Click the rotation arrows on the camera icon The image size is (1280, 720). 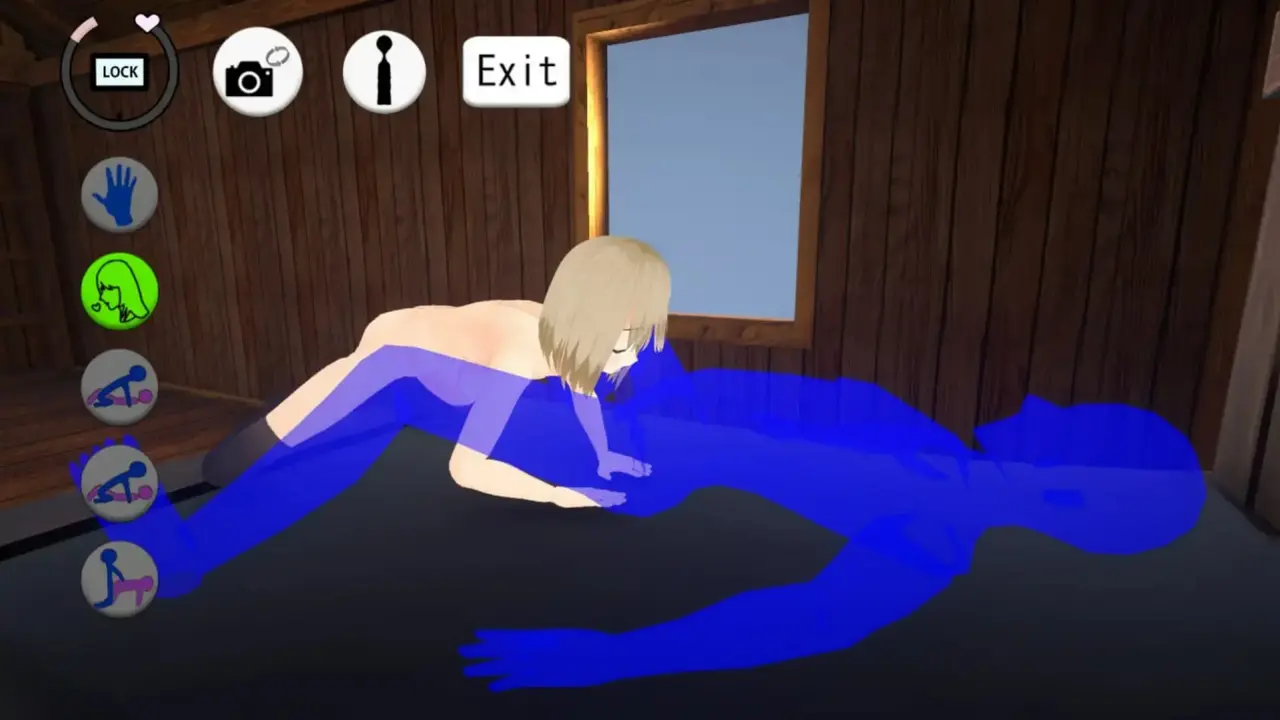[x=280, y=55]
